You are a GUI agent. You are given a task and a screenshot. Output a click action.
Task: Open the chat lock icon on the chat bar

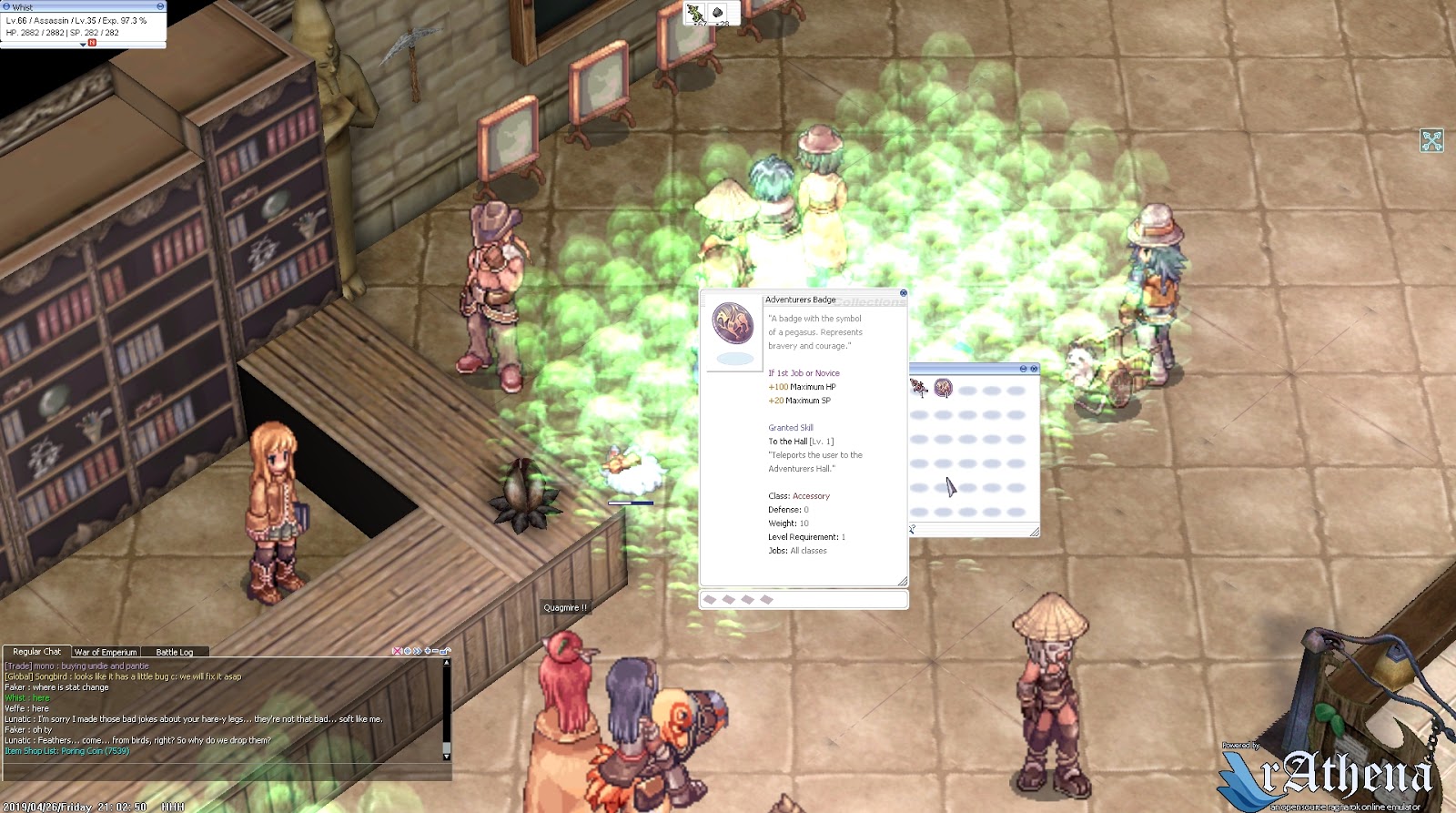pos(444,652)
